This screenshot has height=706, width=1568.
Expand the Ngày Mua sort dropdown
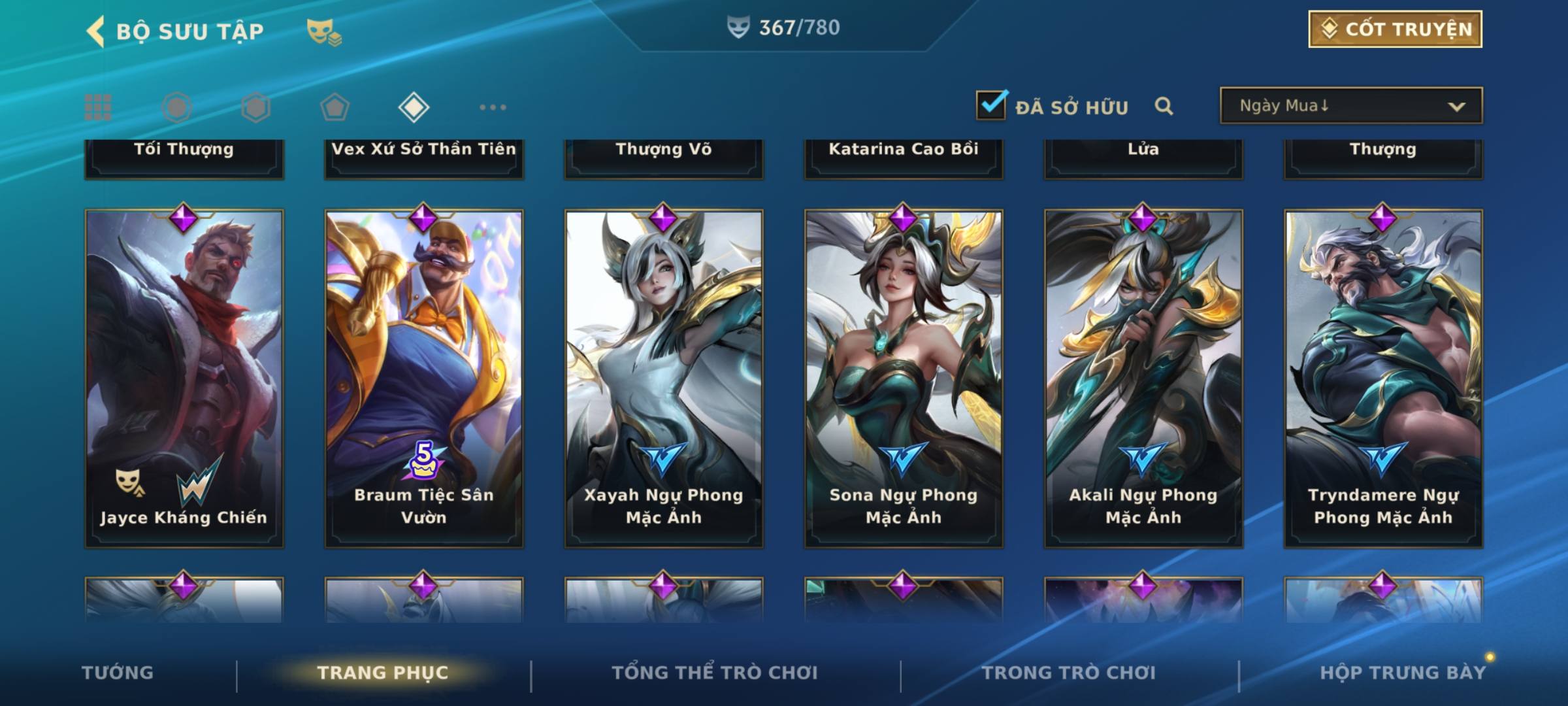pos(1351,106)
